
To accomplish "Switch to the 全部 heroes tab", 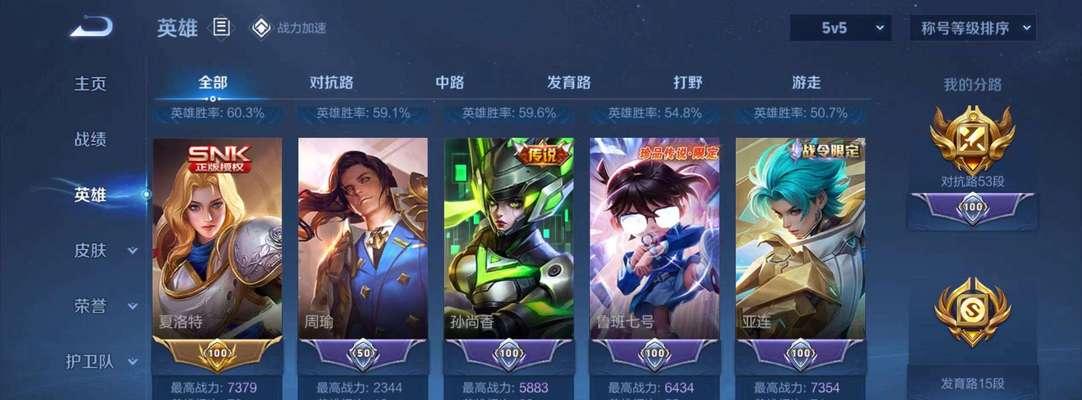I will point(213,83).
